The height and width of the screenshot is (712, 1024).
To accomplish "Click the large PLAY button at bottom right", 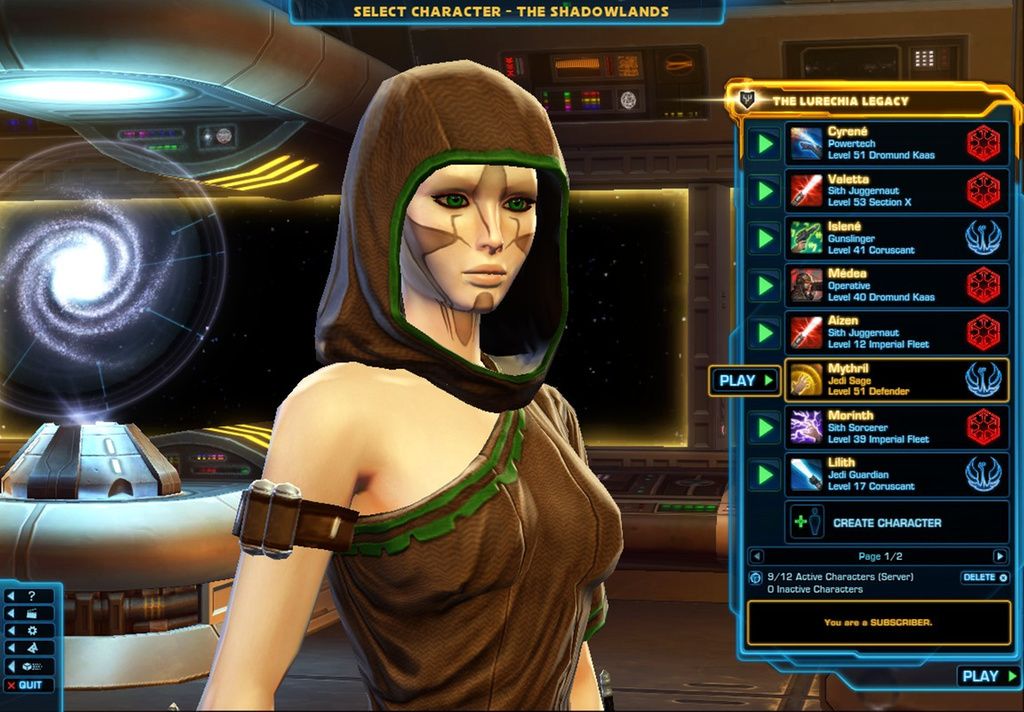I will coord(989,676).
